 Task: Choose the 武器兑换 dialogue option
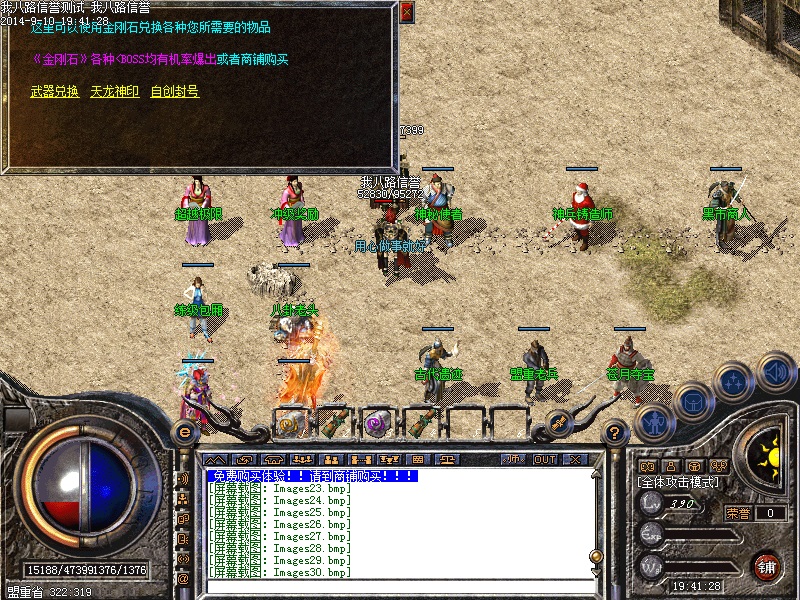pos(55,91)
